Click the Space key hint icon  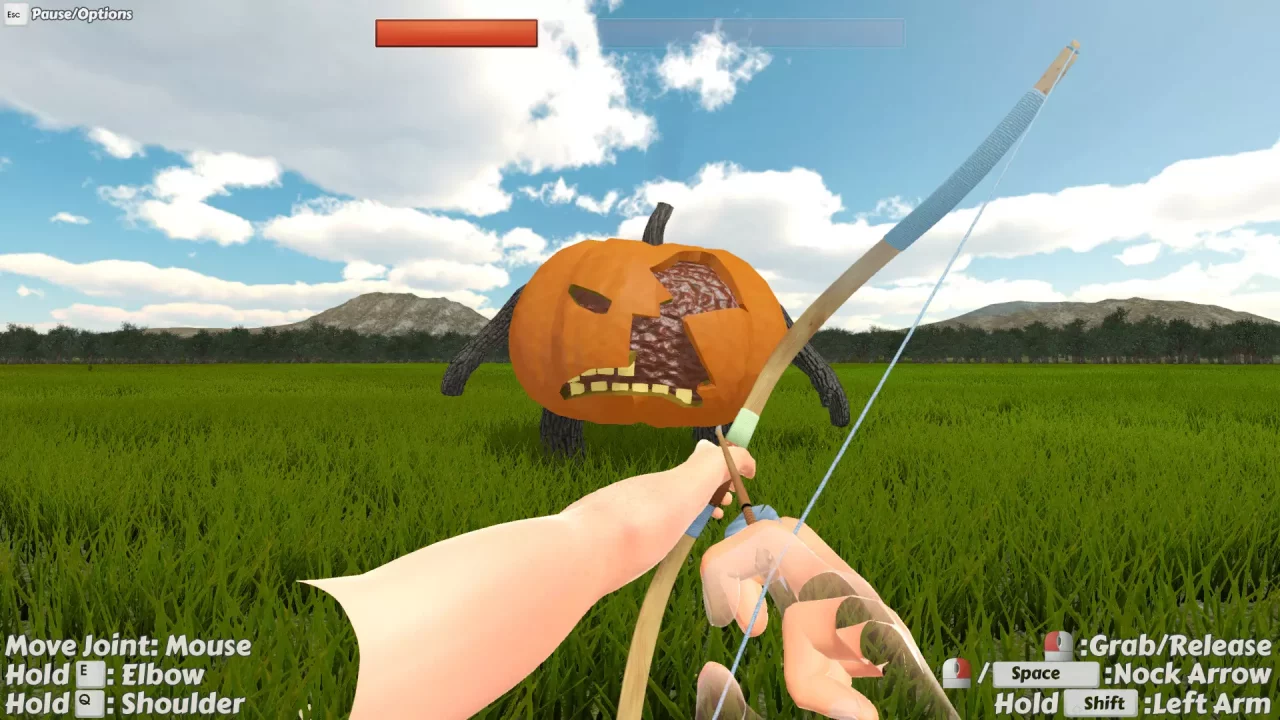(1044, 673)
